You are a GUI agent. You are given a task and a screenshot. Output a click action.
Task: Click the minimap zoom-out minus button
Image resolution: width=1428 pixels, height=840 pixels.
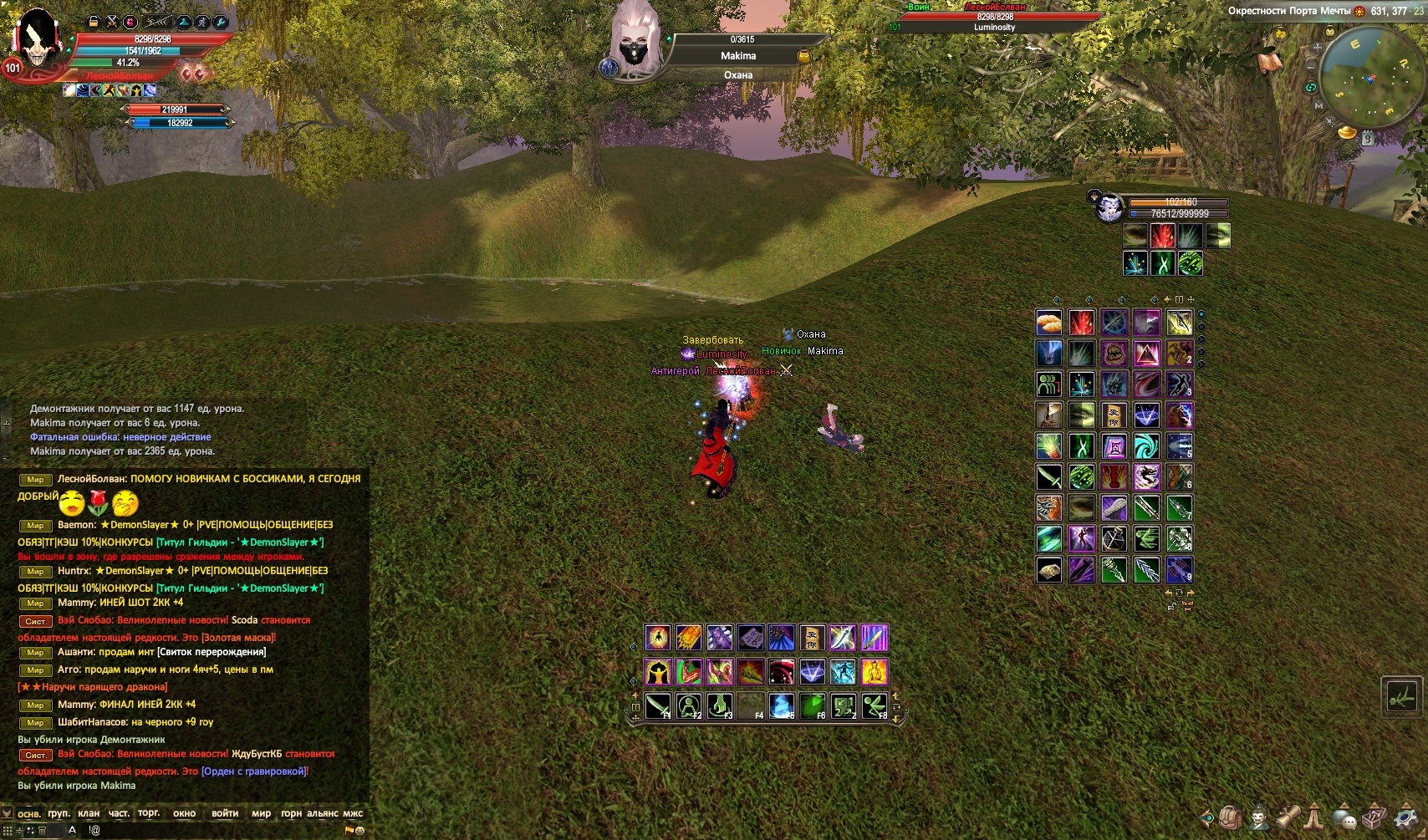pyautogui.click(x=1310, y=67)
